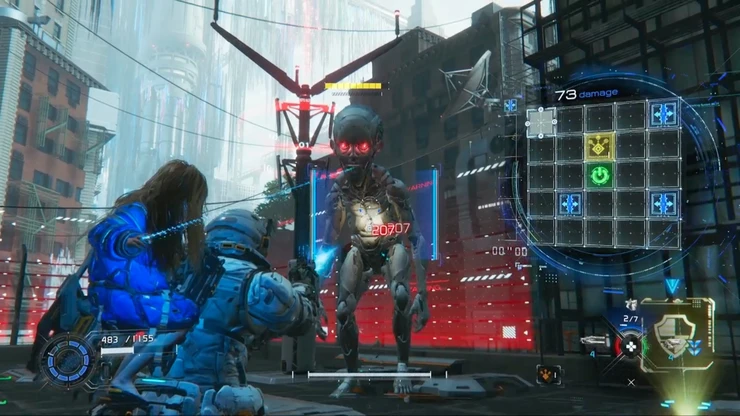This screenshot has width=740, height=416.
Task: Select the shield weapon panel
Action: 677,335
